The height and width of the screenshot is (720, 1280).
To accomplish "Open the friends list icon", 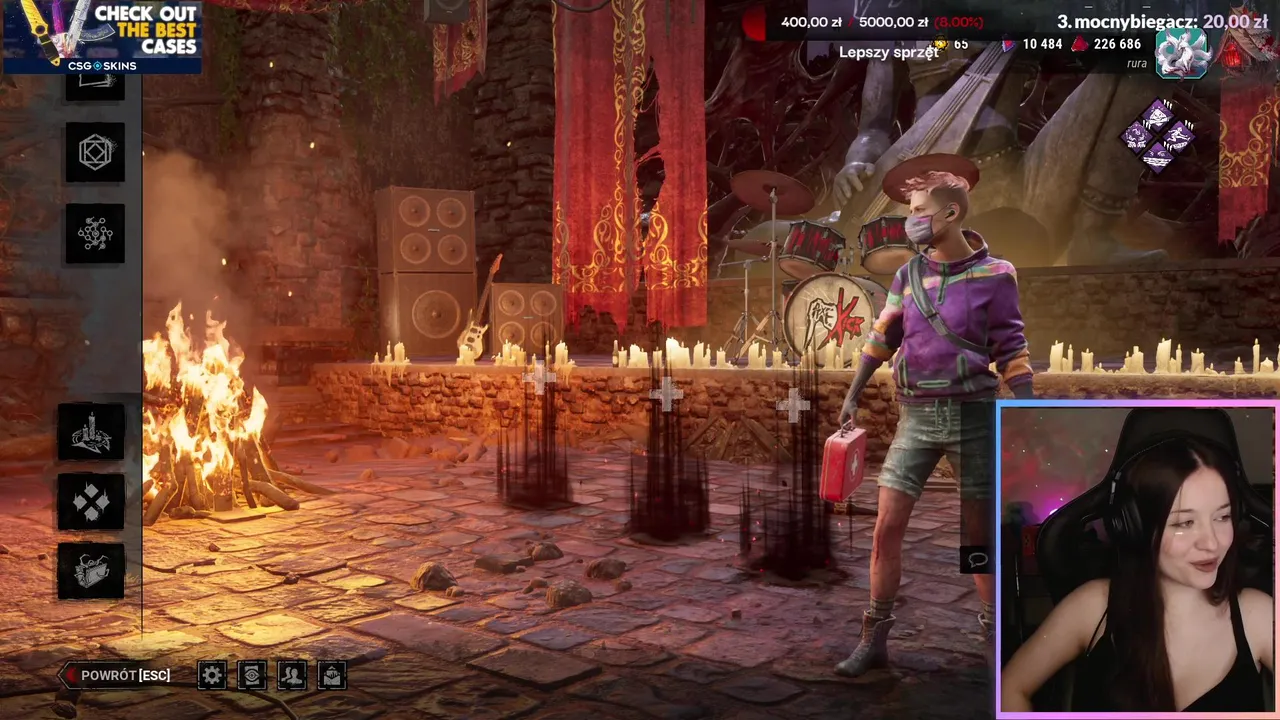I will coord(292,675).
